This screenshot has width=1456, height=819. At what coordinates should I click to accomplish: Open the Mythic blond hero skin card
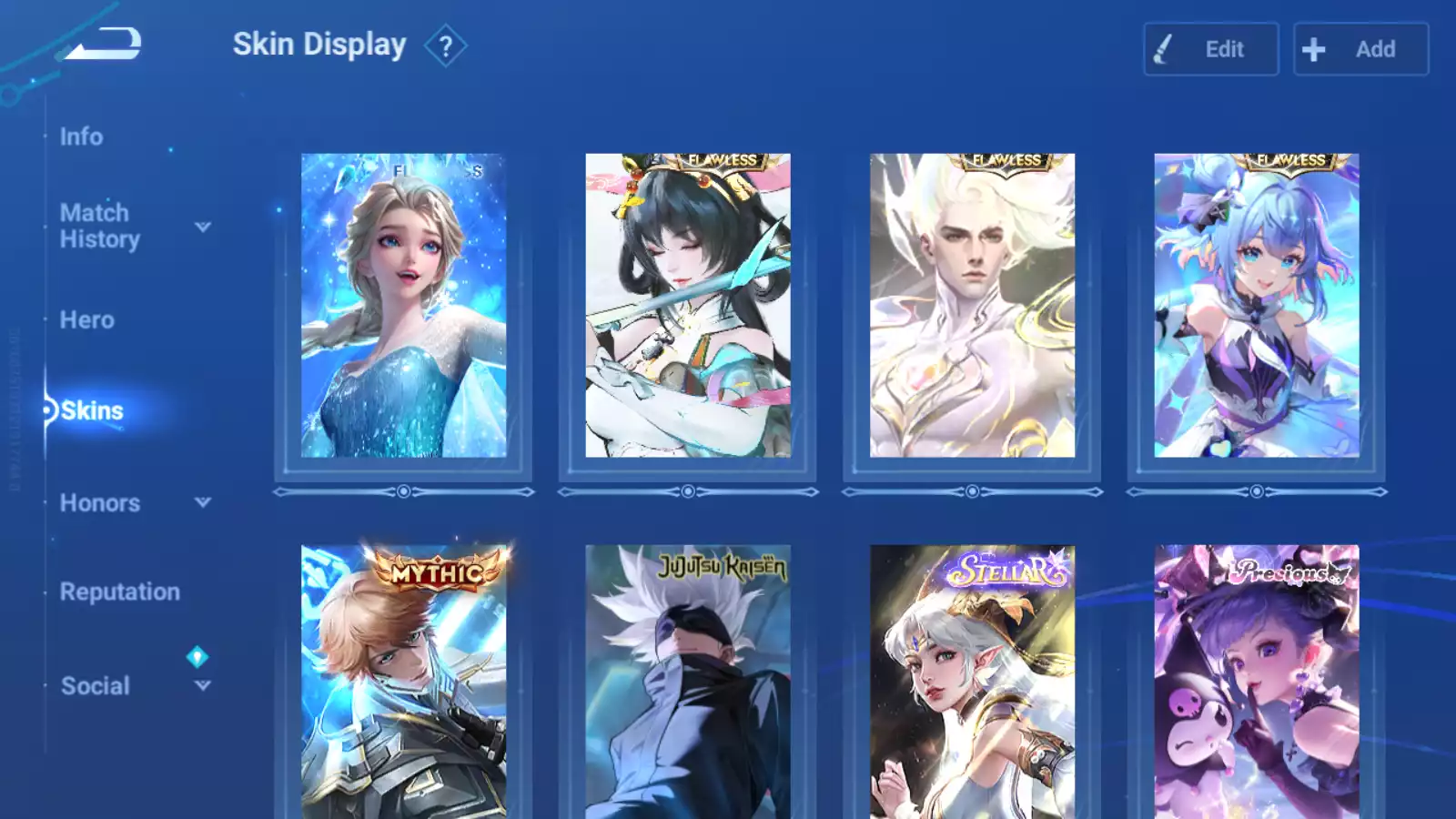(404, 682)
